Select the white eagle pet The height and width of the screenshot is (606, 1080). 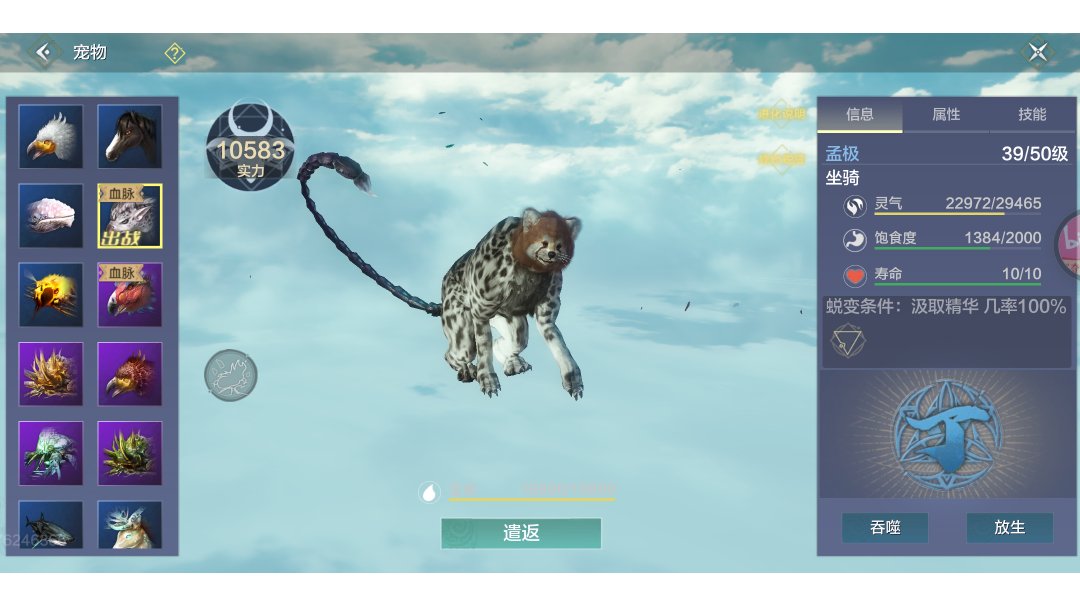click(x=50, y=137)
